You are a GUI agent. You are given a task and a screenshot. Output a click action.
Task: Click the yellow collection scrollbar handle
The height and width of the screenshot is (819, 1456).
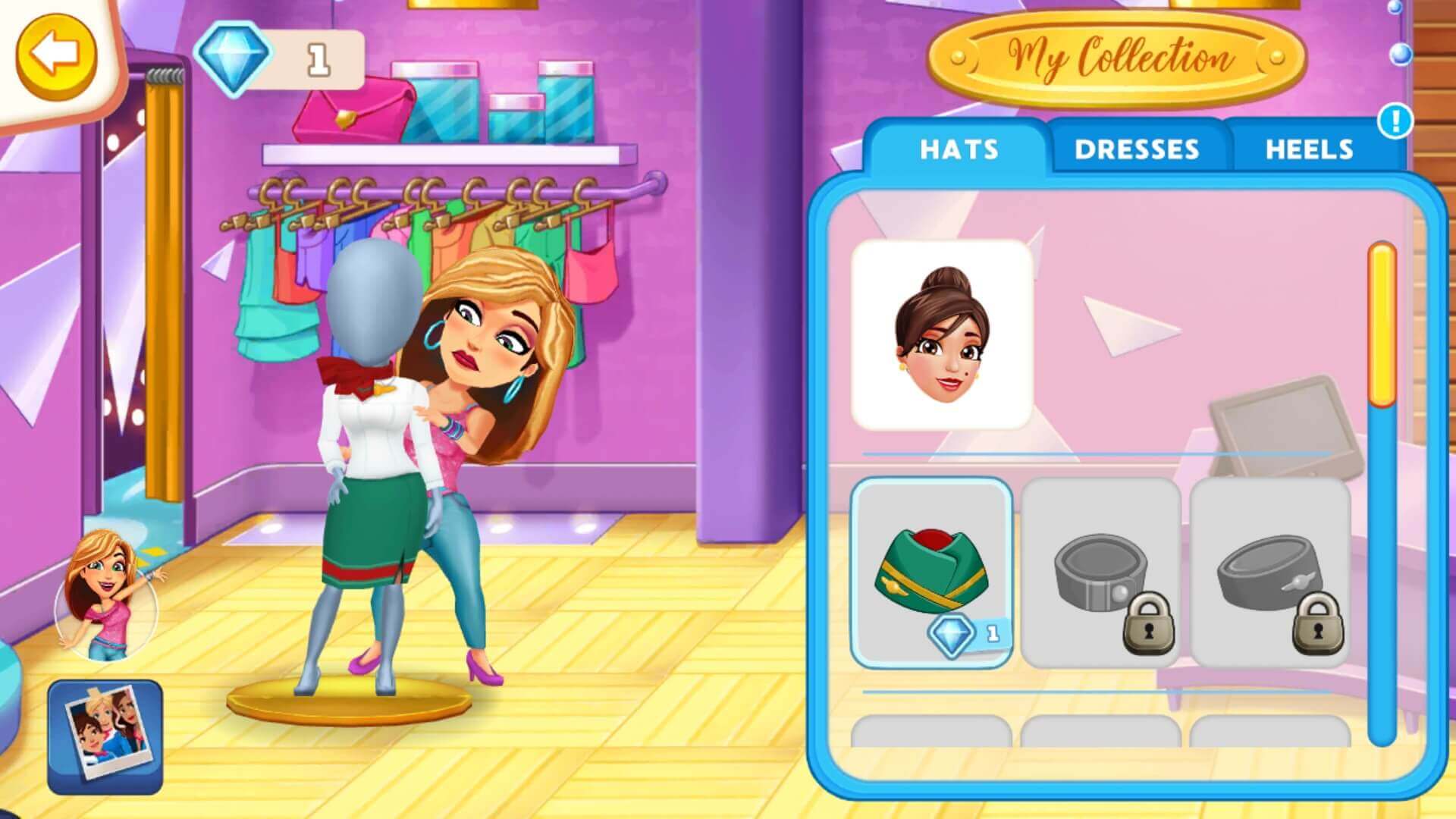1382,325
